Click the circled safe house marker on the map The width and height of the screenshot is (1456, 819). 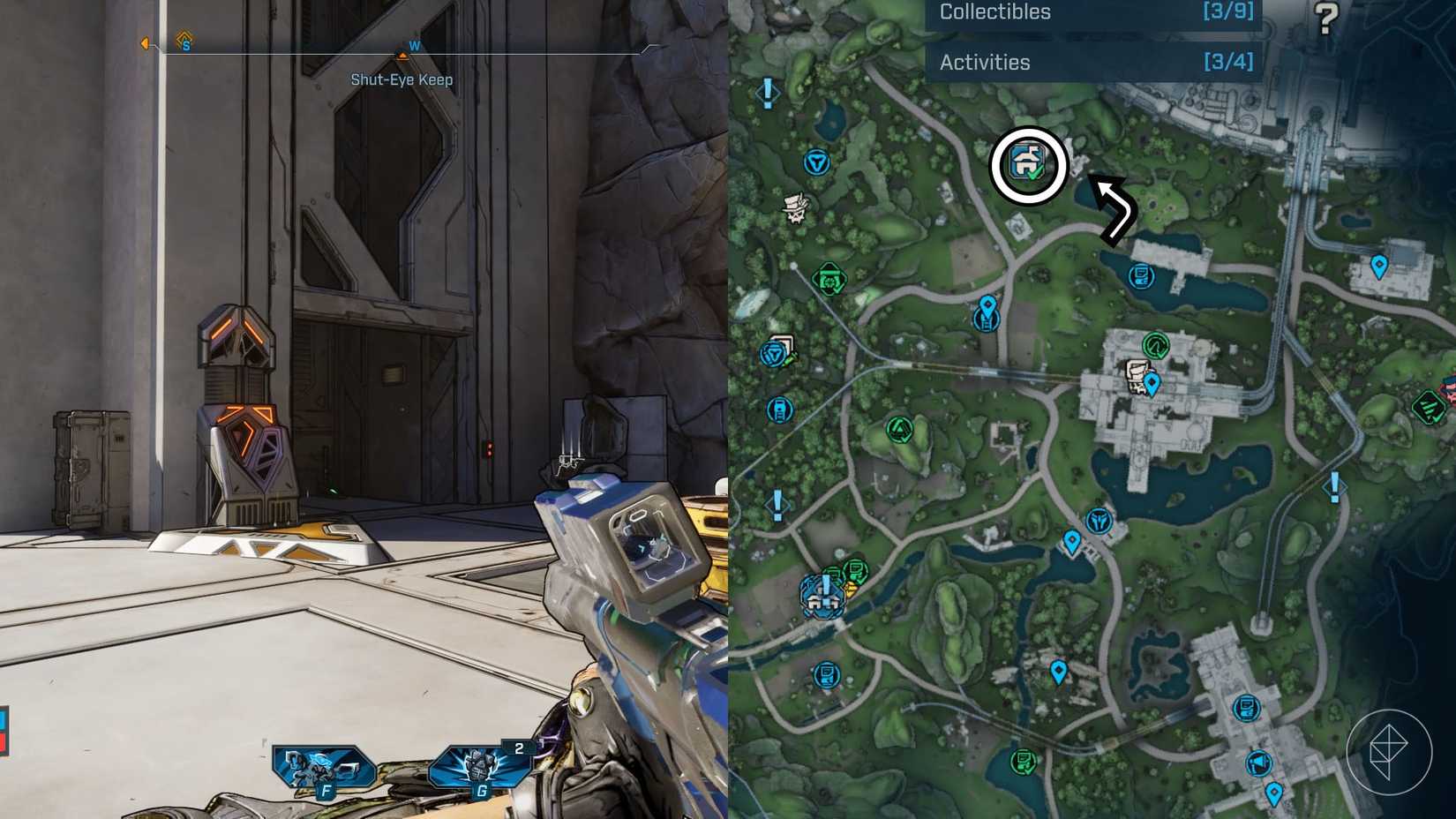pos(1028,164)
